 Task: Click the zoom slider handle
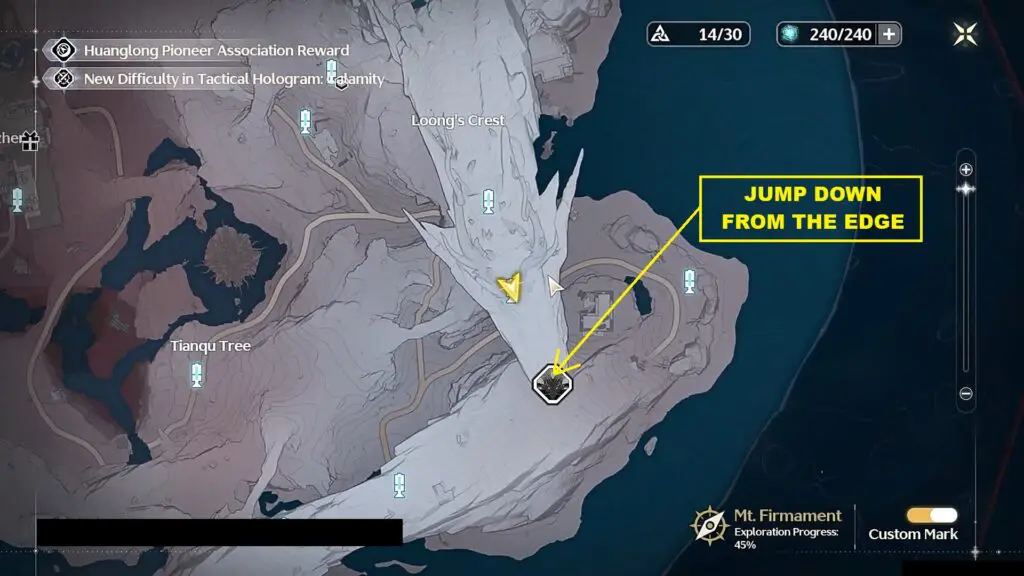point(965,188)
